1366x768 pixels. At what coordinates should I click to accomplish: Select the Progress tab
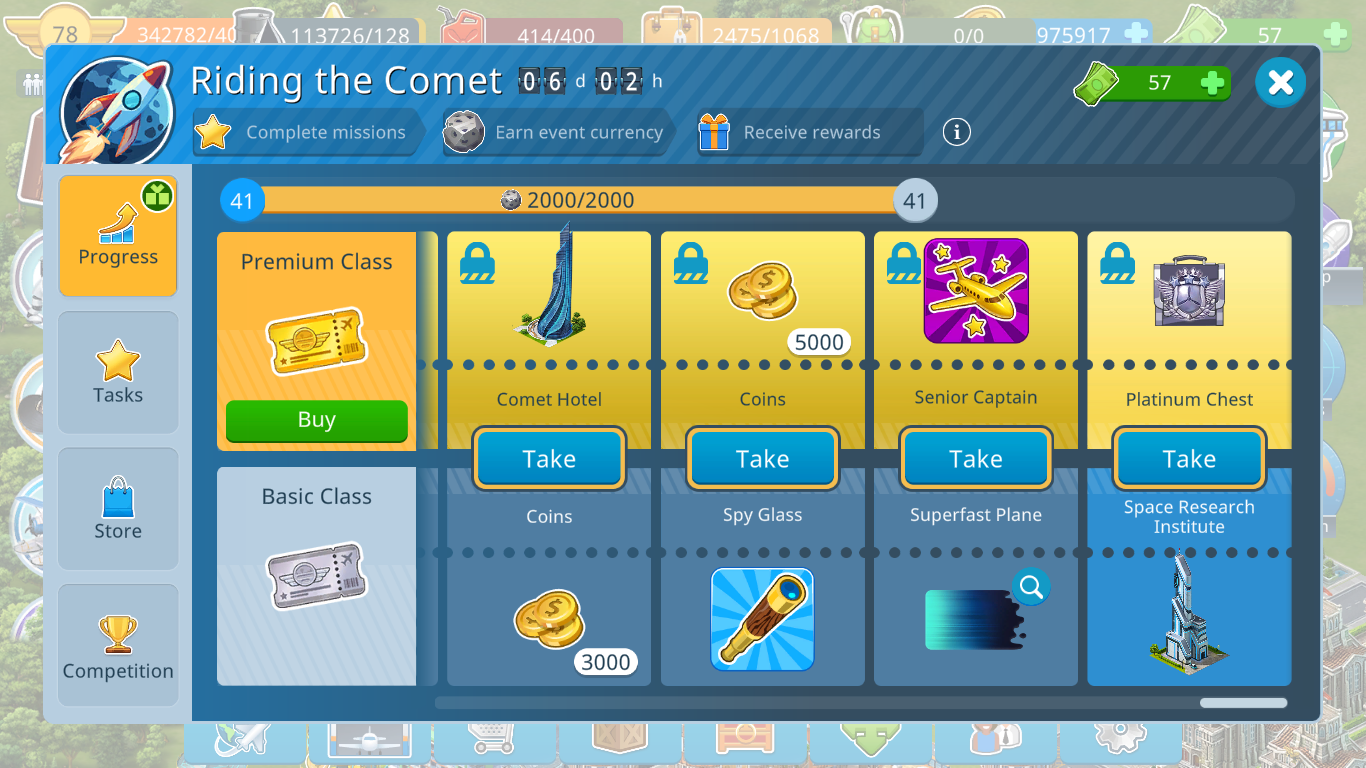point(118,236)
